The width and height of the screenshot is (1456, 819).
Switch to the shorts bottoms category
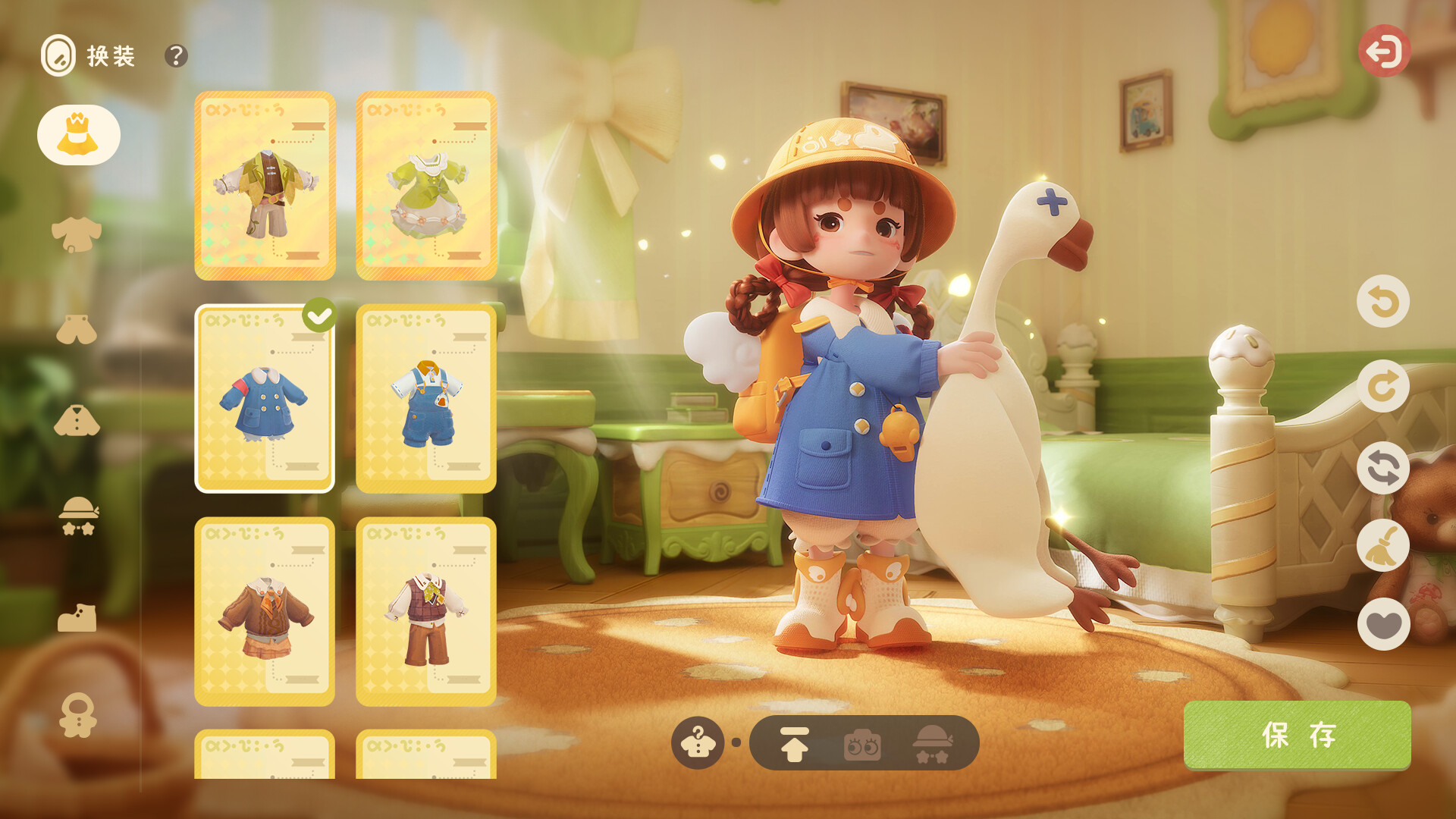coord(77,330)
